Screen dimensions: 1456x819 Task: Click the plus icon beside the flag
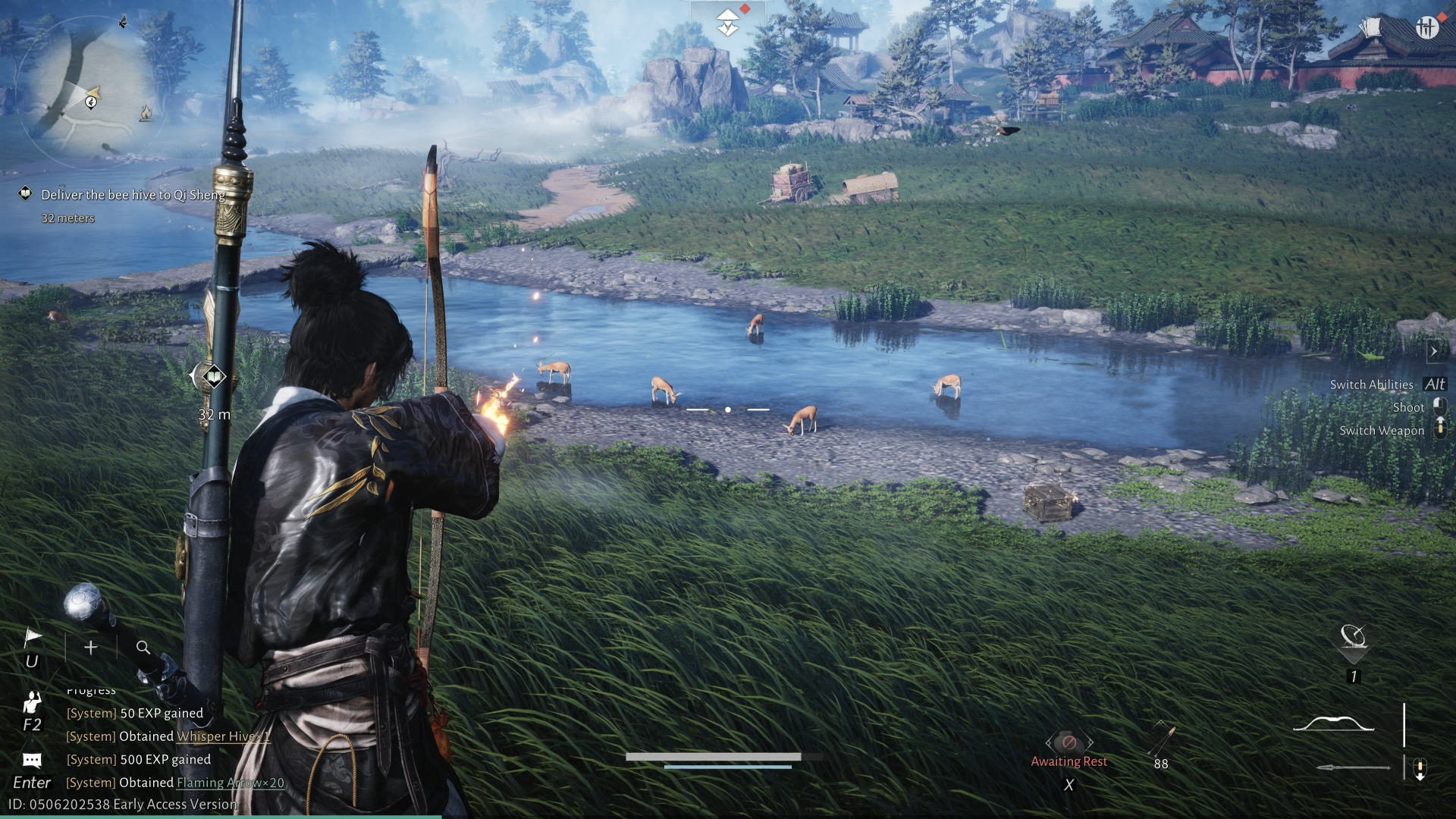[91, 648]
